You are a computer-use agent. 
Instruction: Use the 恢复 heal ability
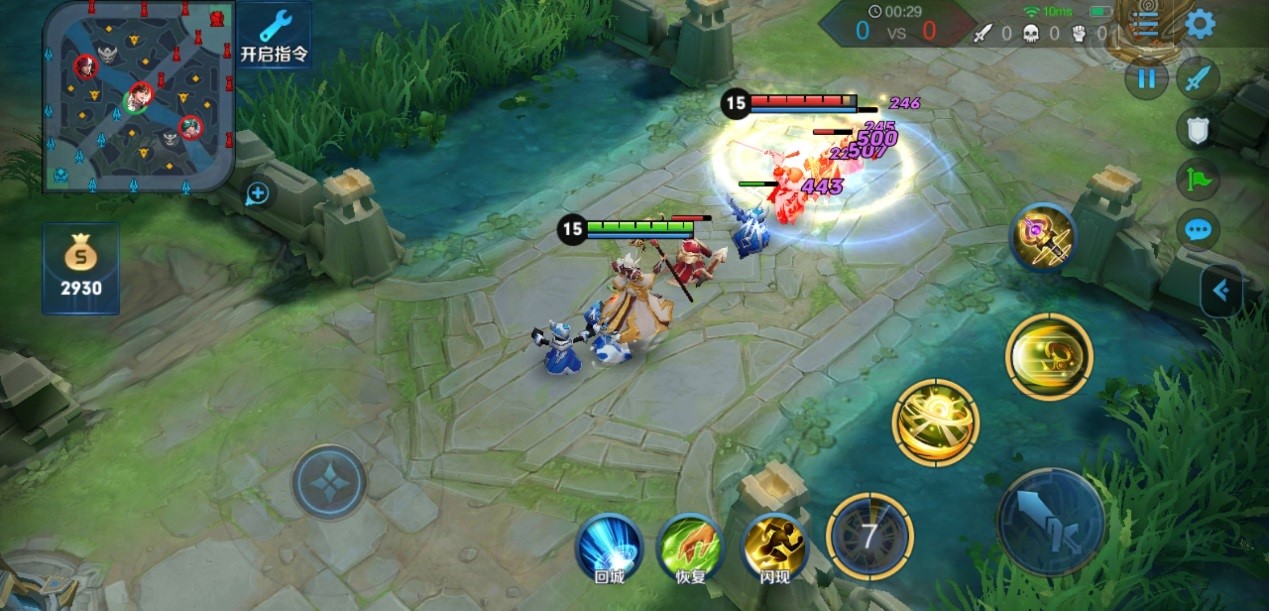(x=690, y=548)
